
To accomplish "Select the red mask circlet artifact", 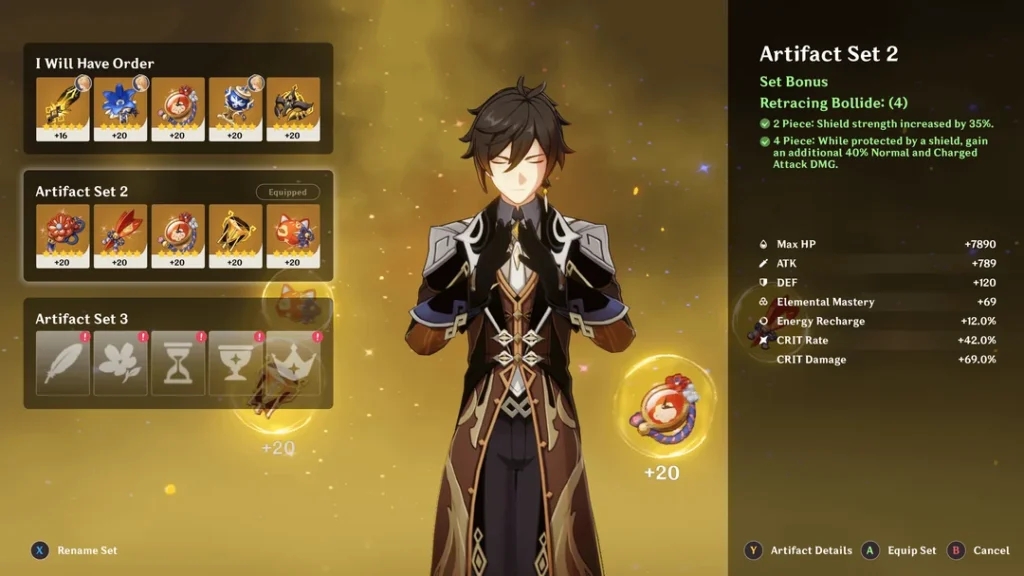I will 293,236.
